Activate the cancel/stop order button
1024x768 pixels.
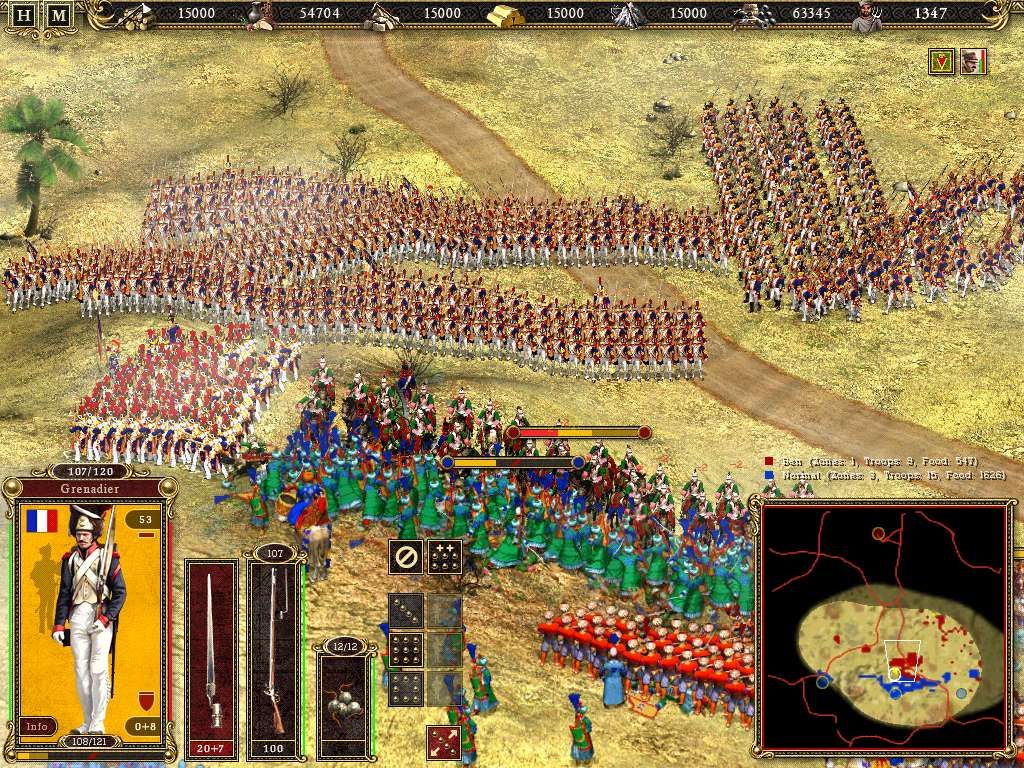point(405,557)
